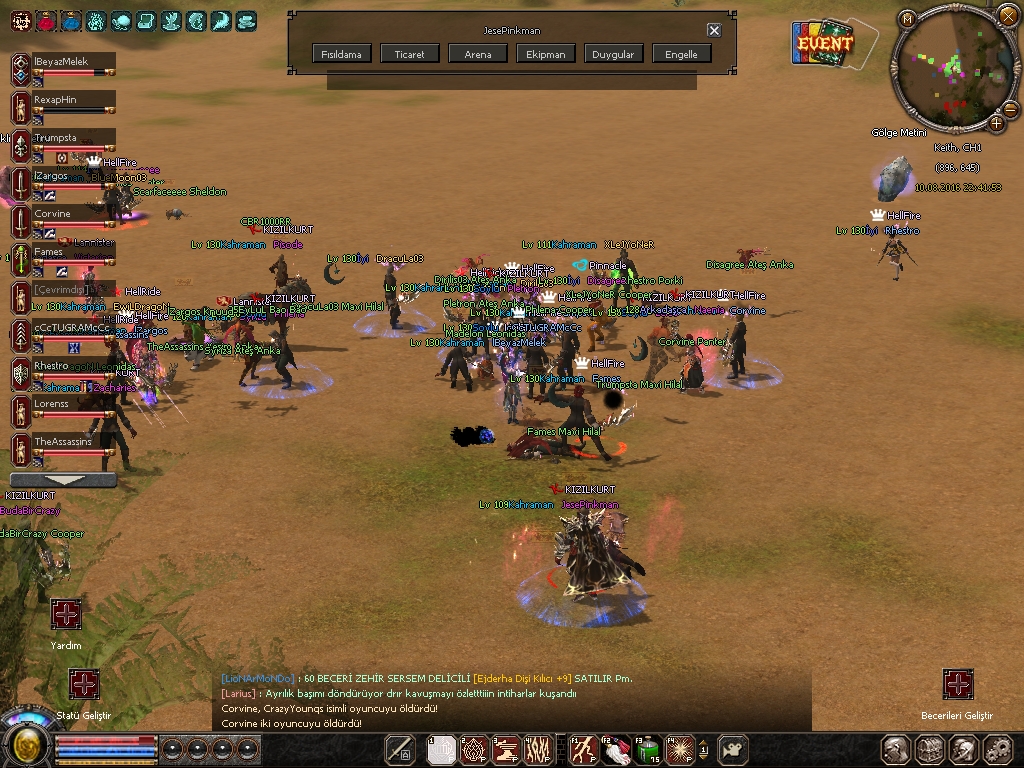Click the Fısıldama whisper button
The image size is (1024, 768).
point(342,54)
